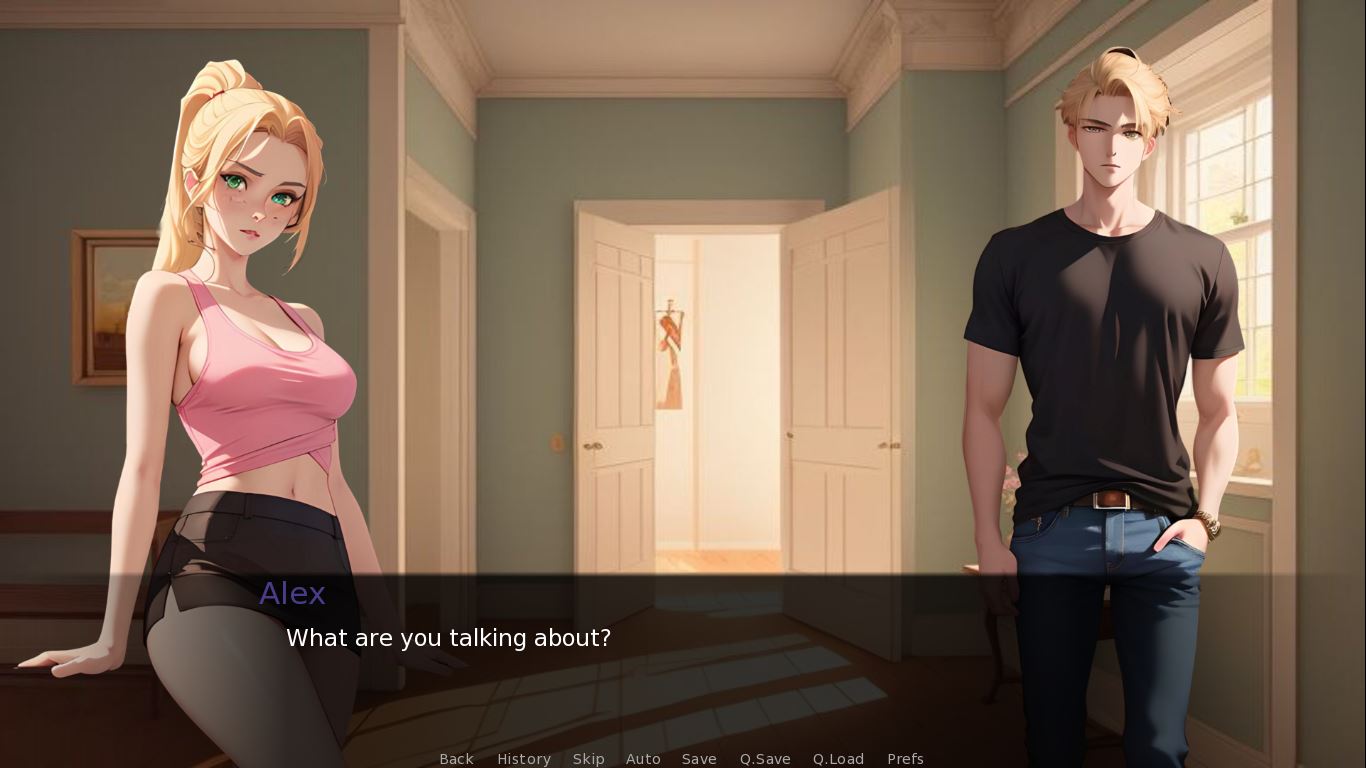Viewport: 1366px width, 768px height.
Task: Turn on Auto advance
Action: (643, 759)
